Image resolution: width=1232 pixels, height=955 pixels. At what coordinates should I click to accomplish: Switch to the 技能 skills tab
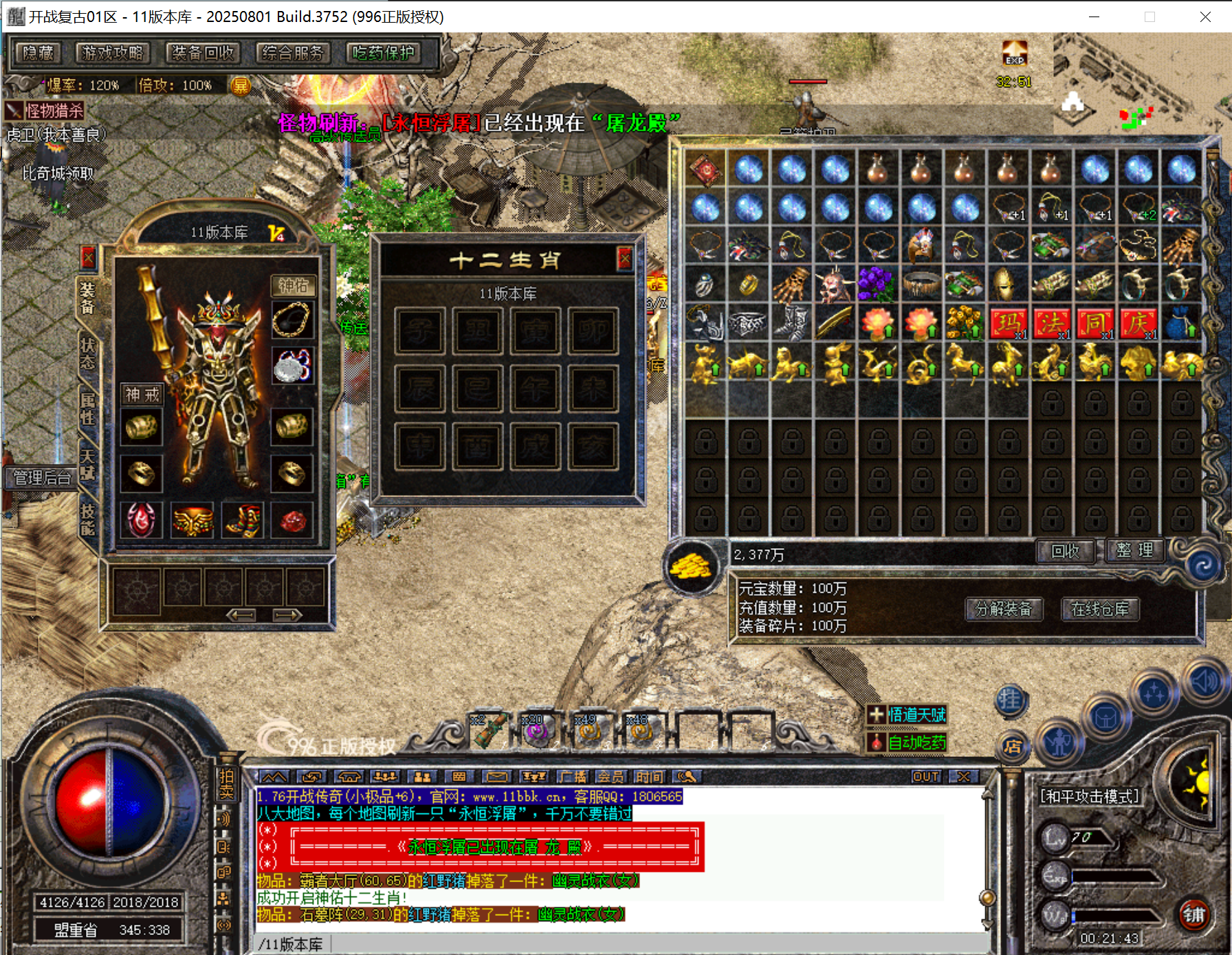point(88,520)
